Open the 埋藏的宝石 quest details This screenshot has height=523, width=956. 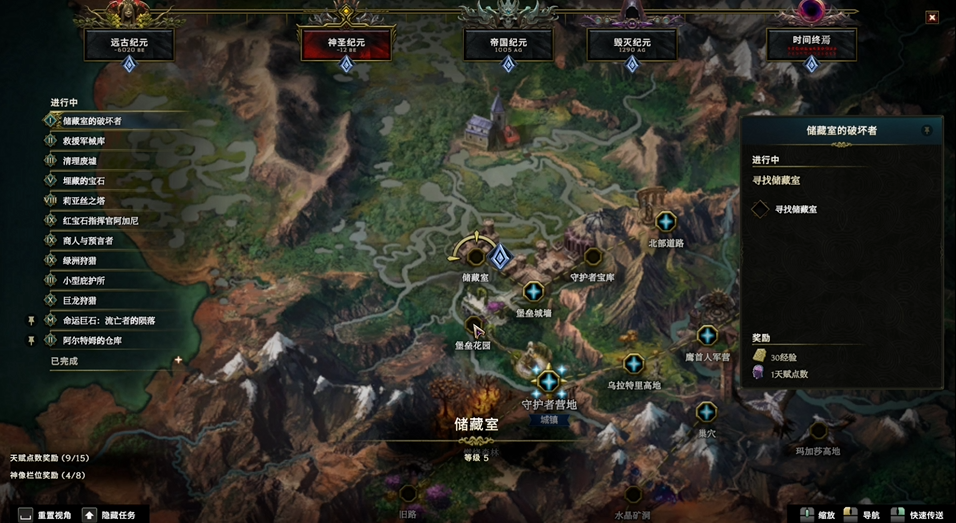pos(84,181)
